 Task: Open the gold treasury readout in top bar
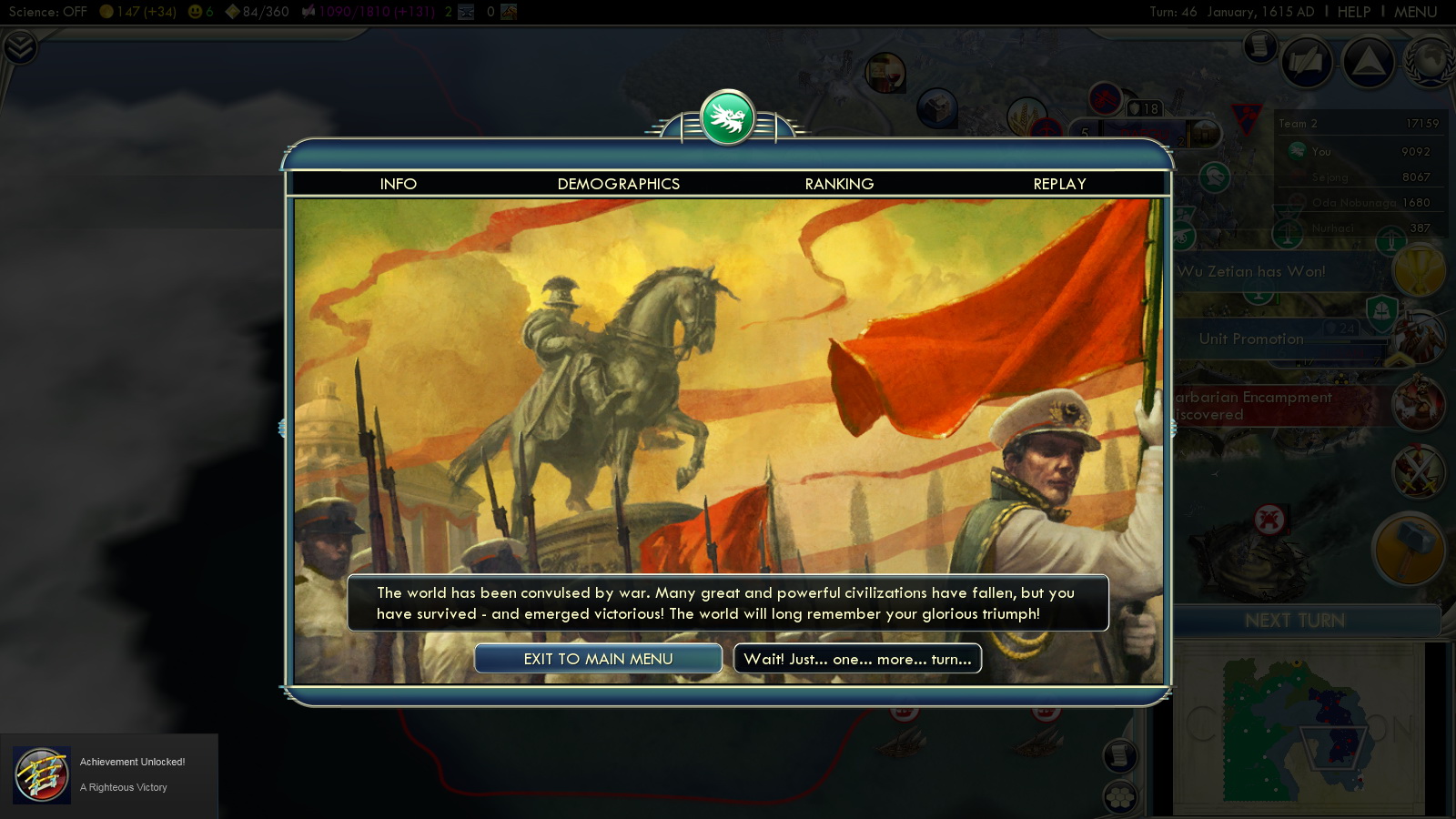138,12
